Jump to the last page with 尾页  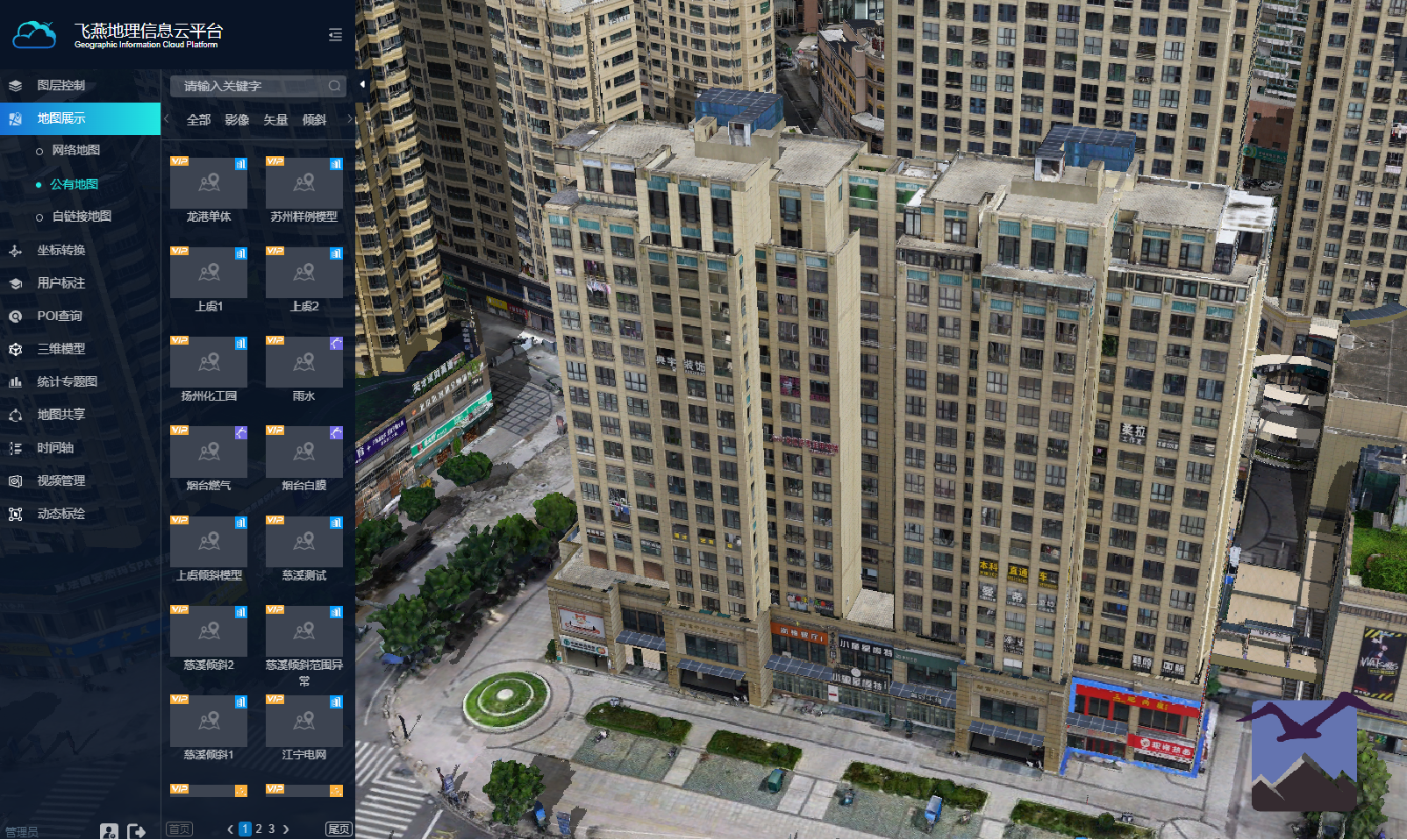(x=339, y=829)
